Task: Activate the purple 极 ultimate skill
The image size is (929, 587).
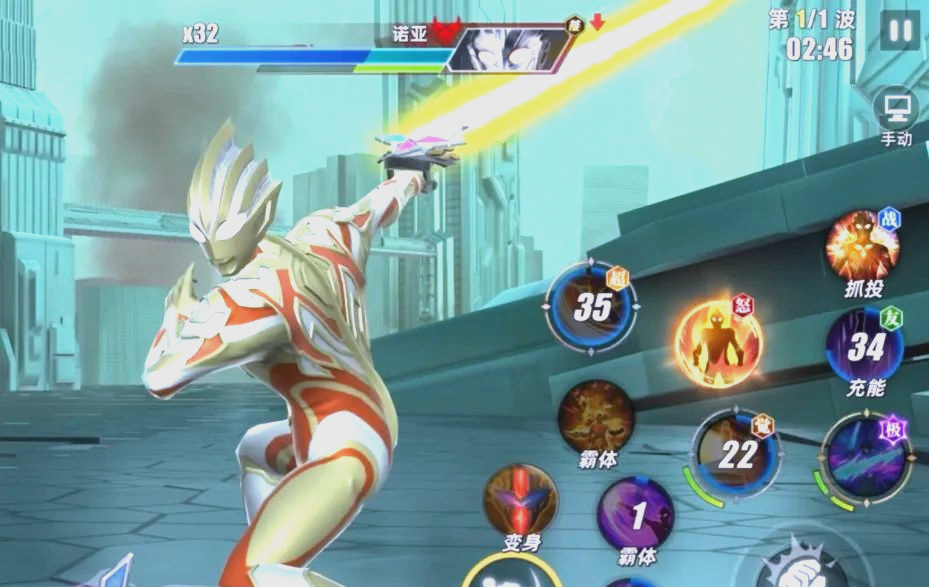Action: (x=864, y=456)
